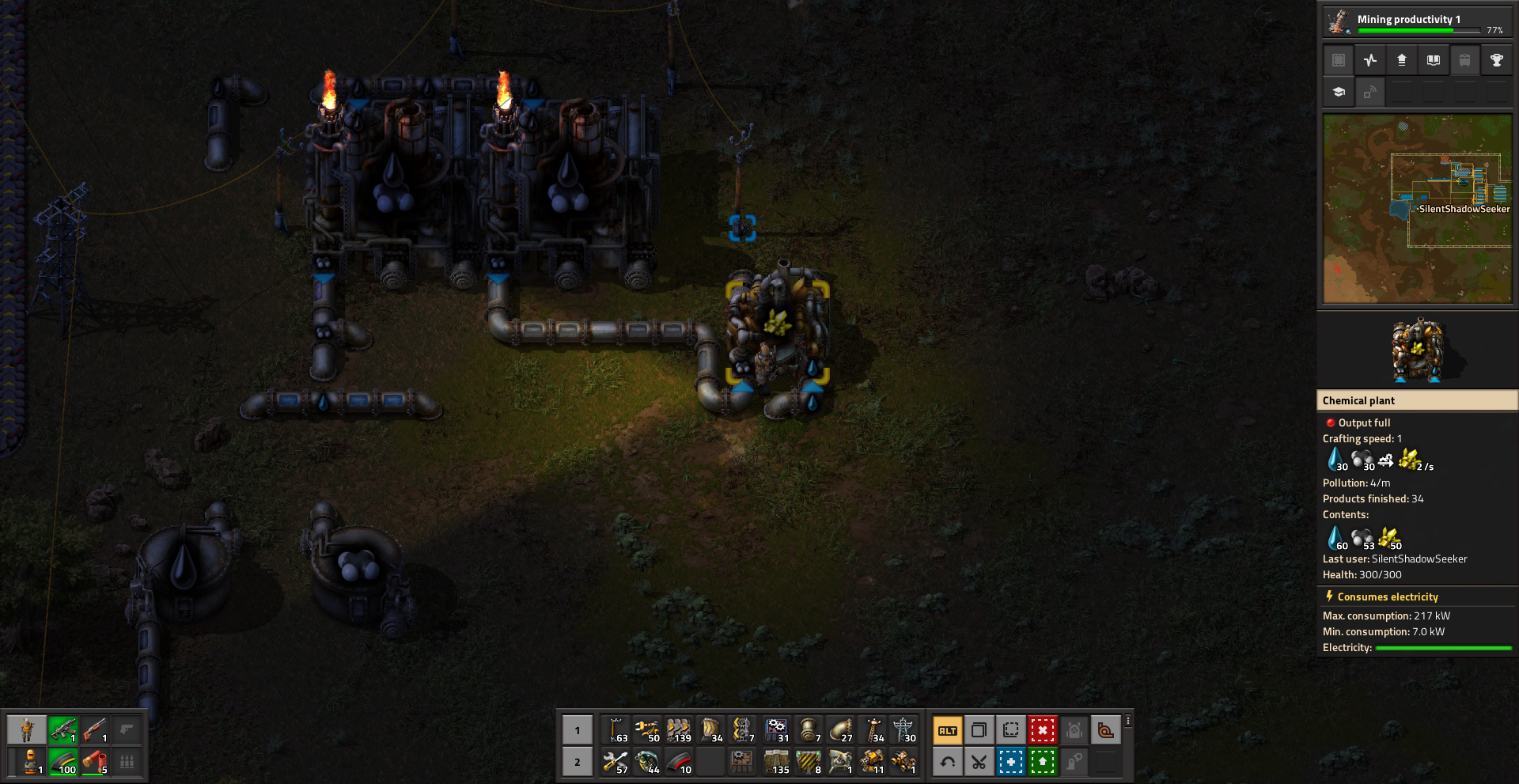1519x784 pixels.
Task: Select the shotgun weapon slot
Action: pyautogui.click(x=95, y=730)
